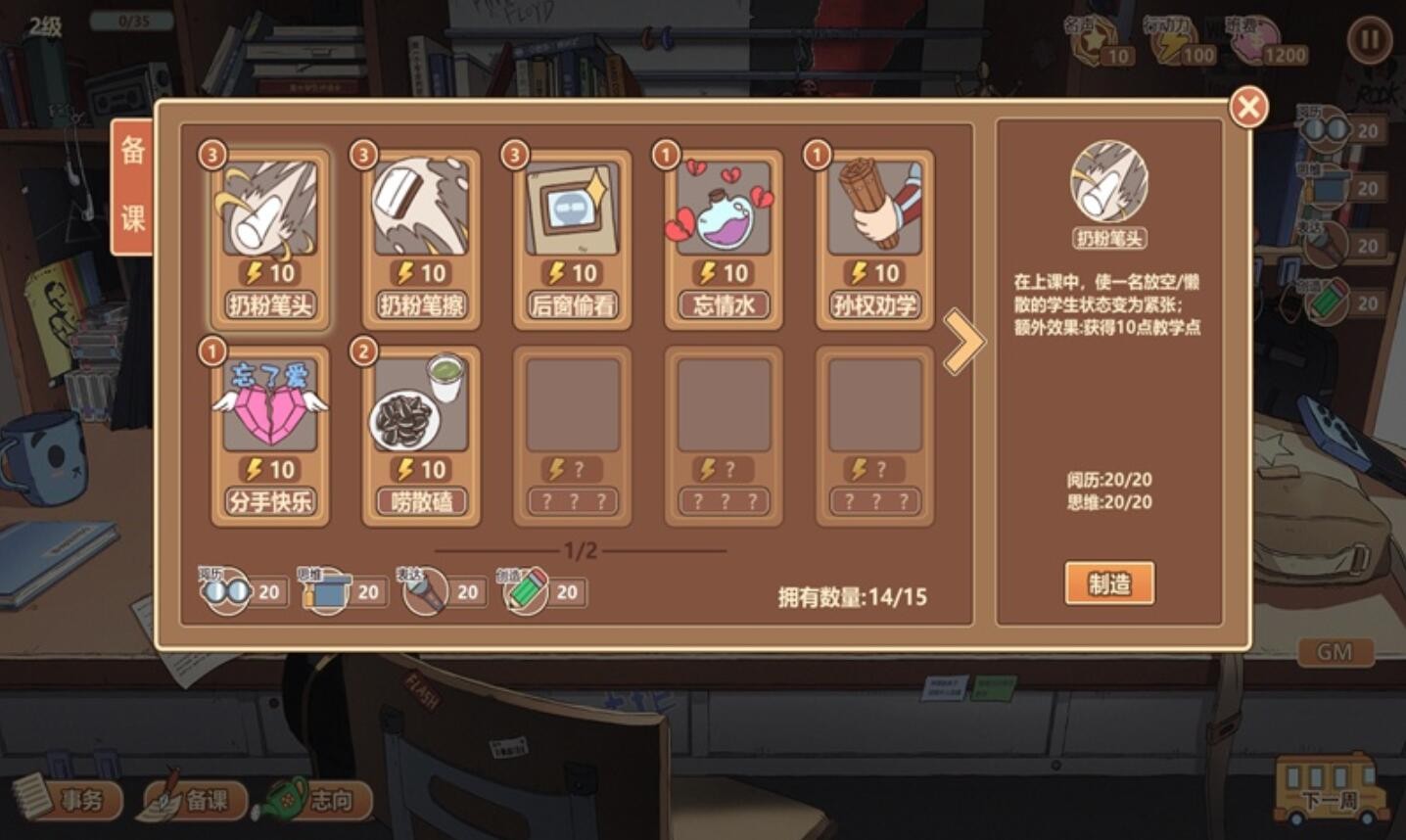Click the 制造 craft button
This screenshot has width=1406, height=840.
(x=1109, y=583)
